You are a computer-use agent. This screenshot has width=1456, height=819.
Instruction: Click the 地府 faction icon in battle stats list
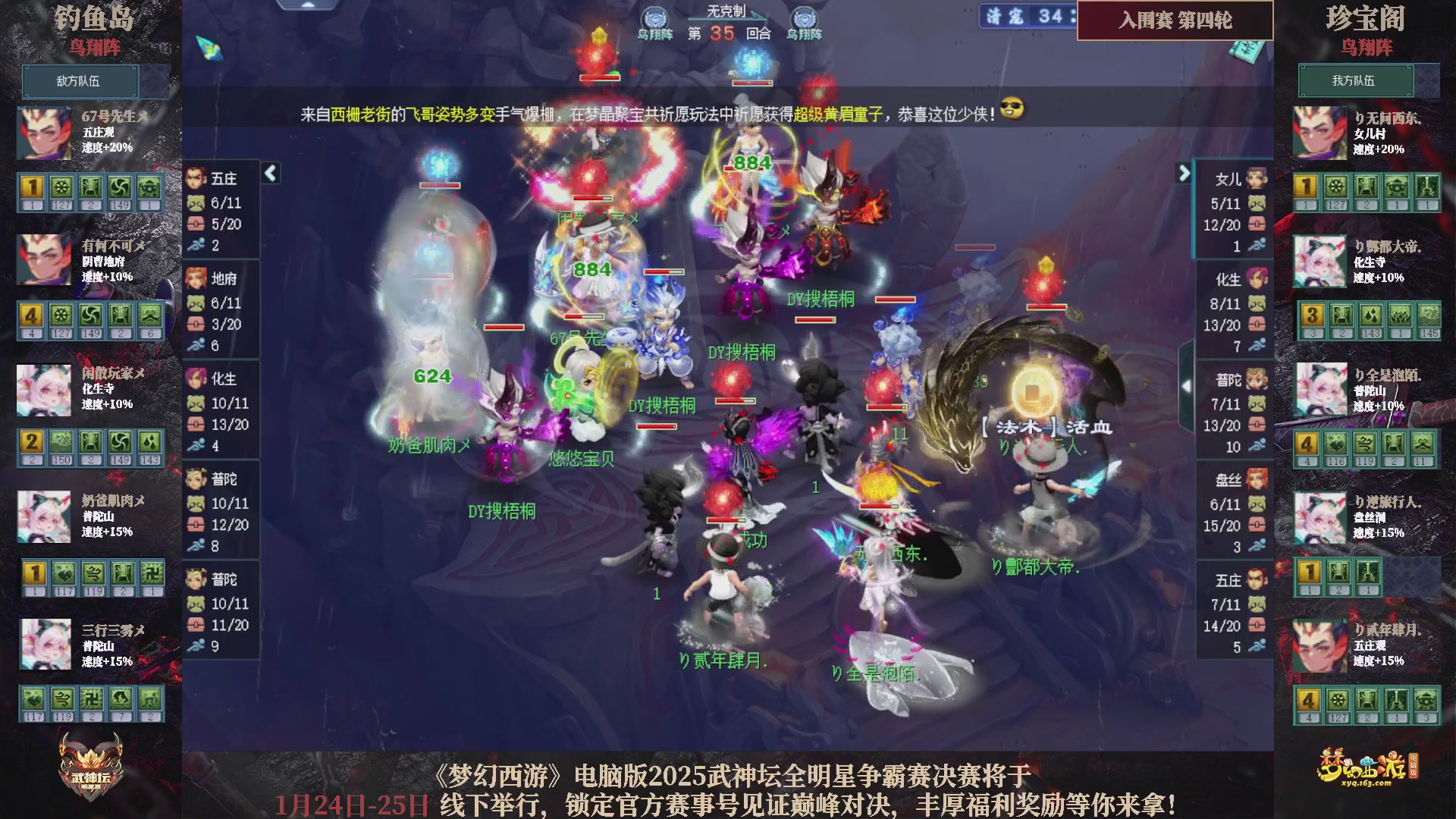click(196, 279)
